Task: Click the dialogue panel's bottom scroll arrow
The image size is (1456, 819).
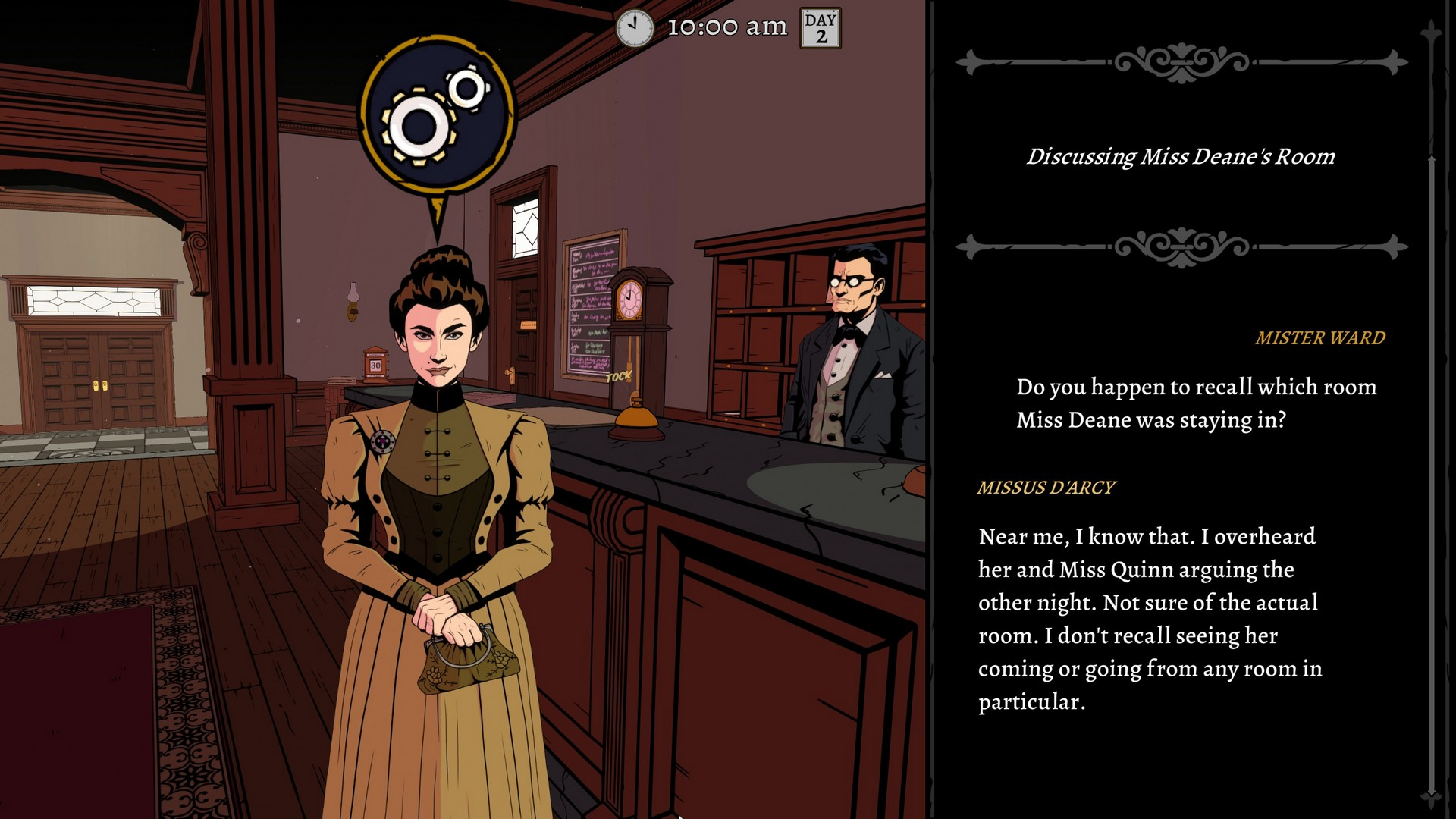Action: (x=1431, y=796)
